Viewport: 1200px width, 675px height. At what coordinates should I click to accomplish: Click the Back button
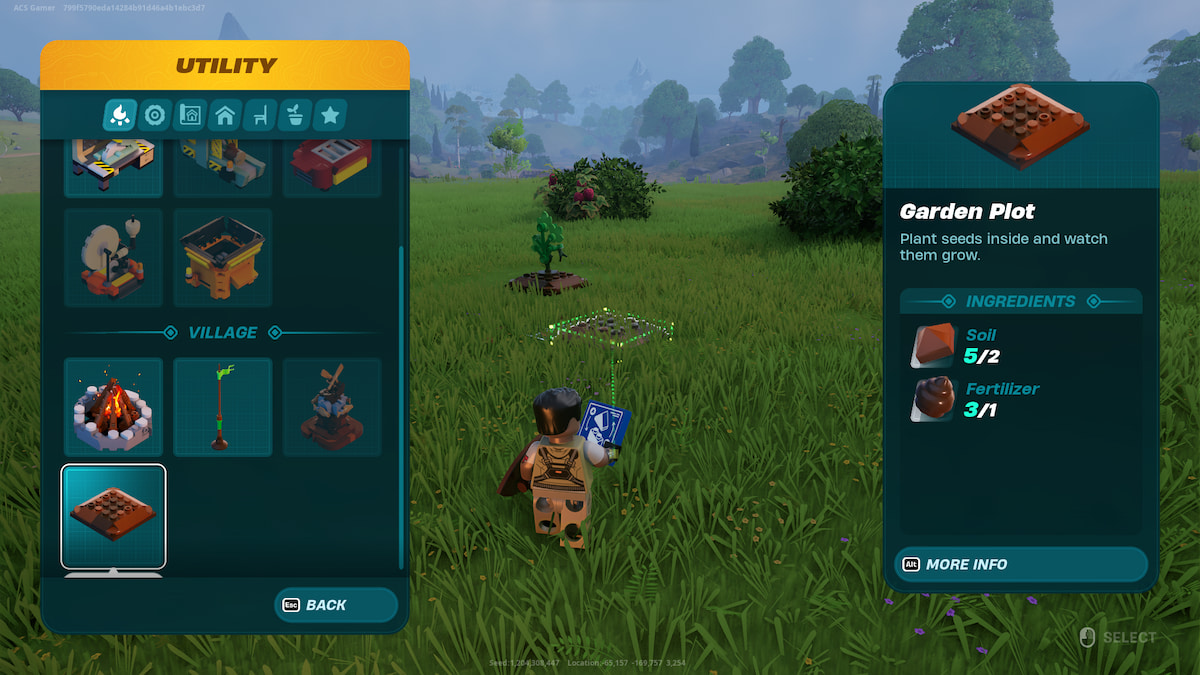coord(336,605)
